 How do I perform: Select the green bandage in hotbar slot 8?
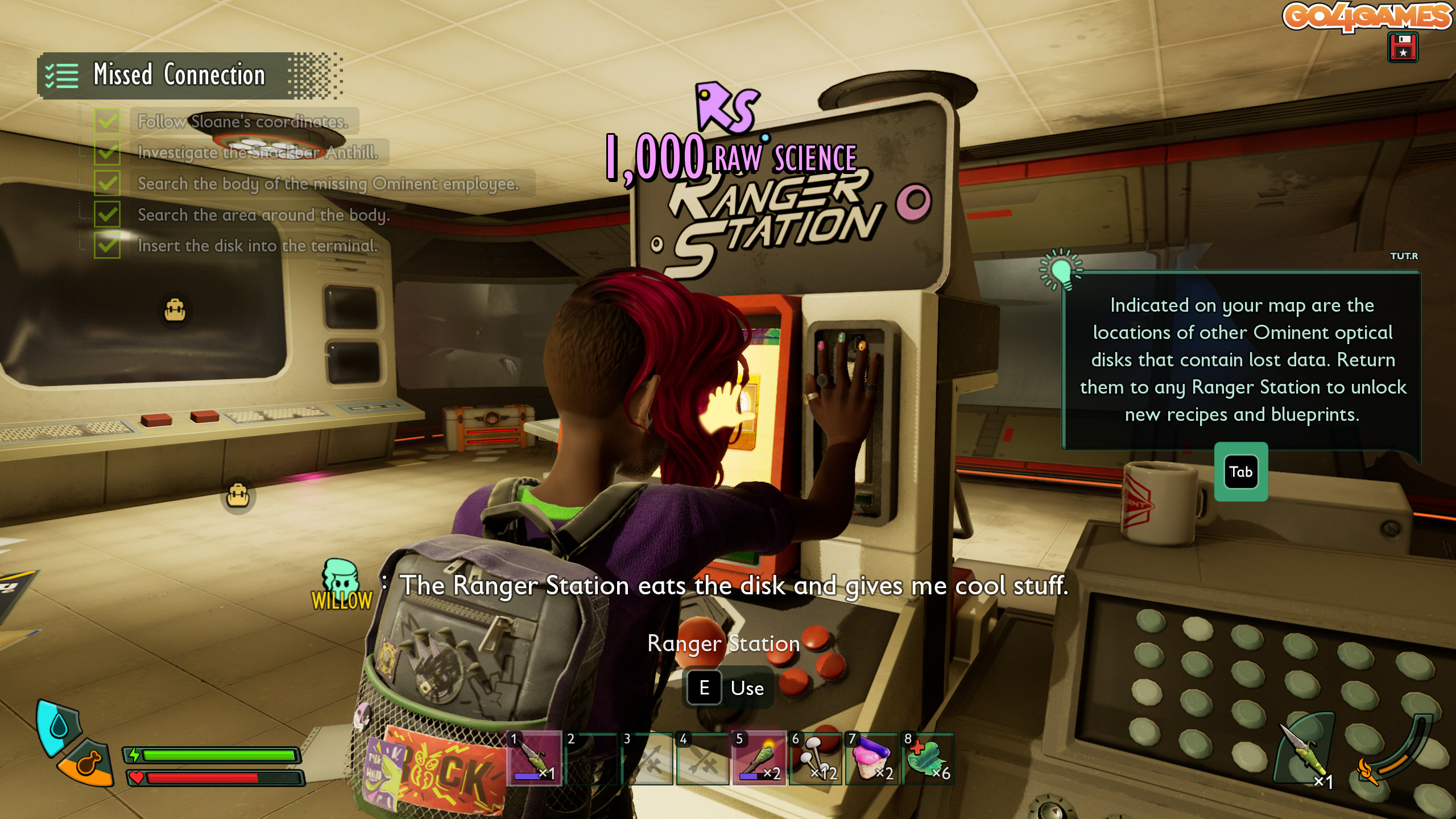(x=927, y=758)
